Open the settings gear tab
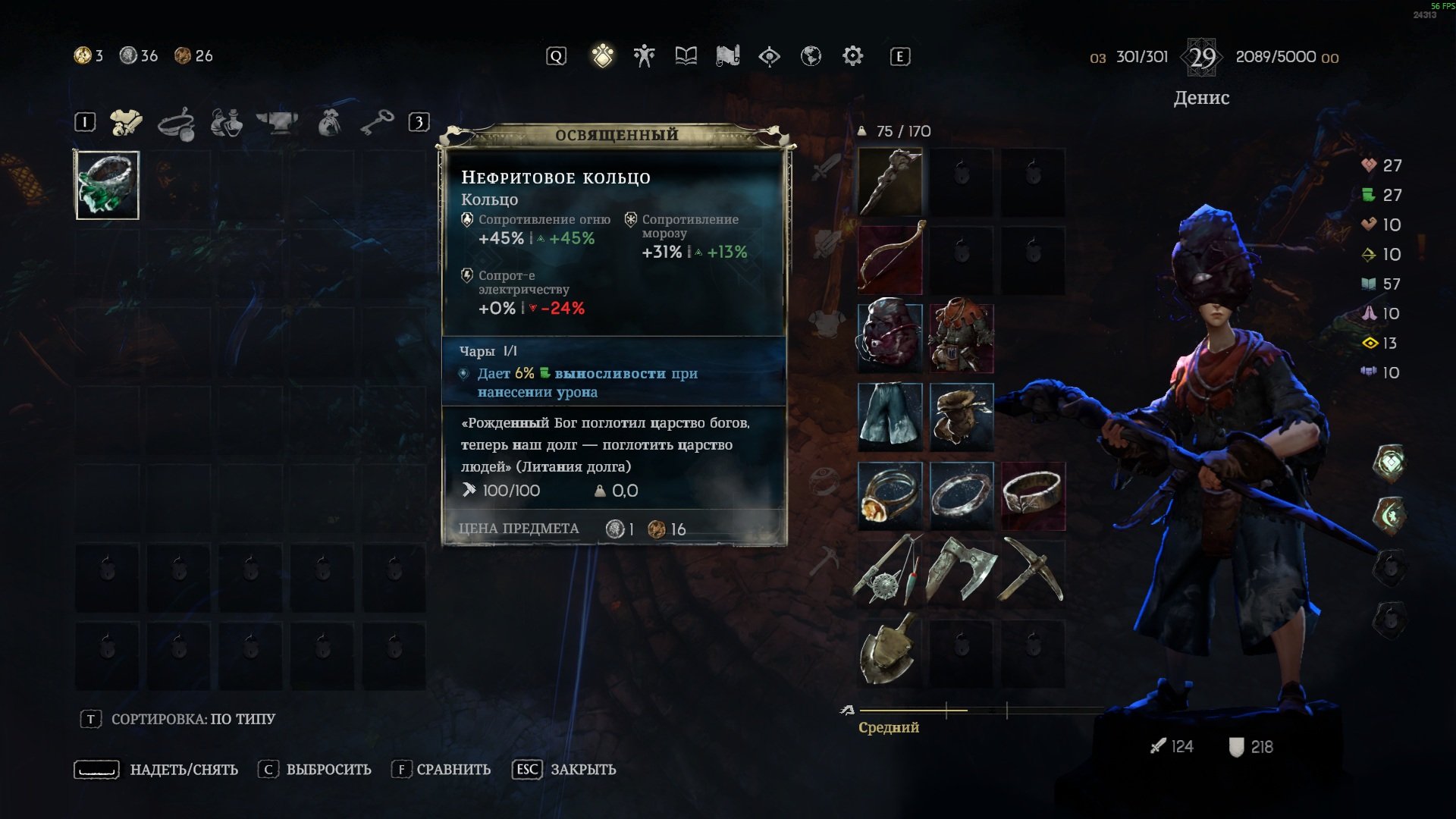 point(852,56)
